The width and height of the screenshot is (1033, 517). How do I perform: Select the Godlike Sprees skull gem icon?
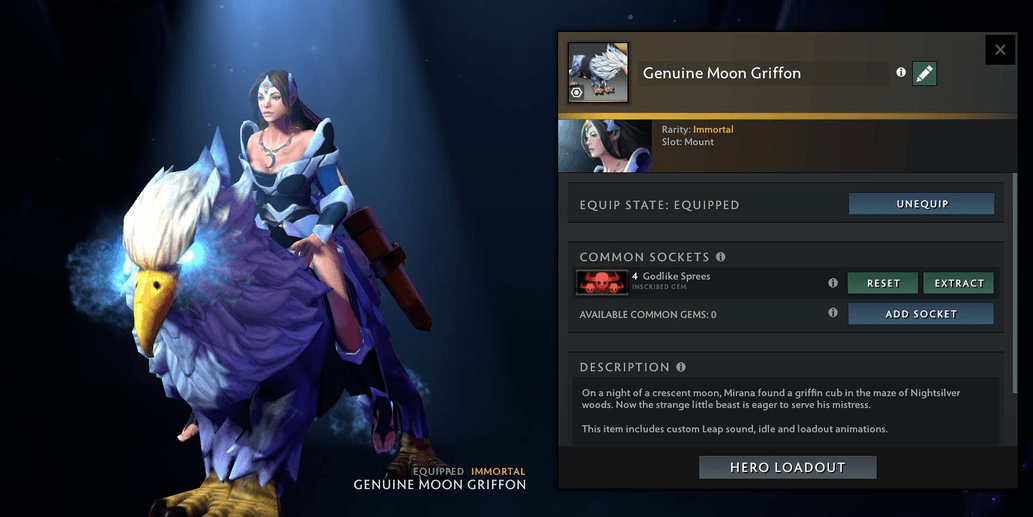tap(602, 283)
